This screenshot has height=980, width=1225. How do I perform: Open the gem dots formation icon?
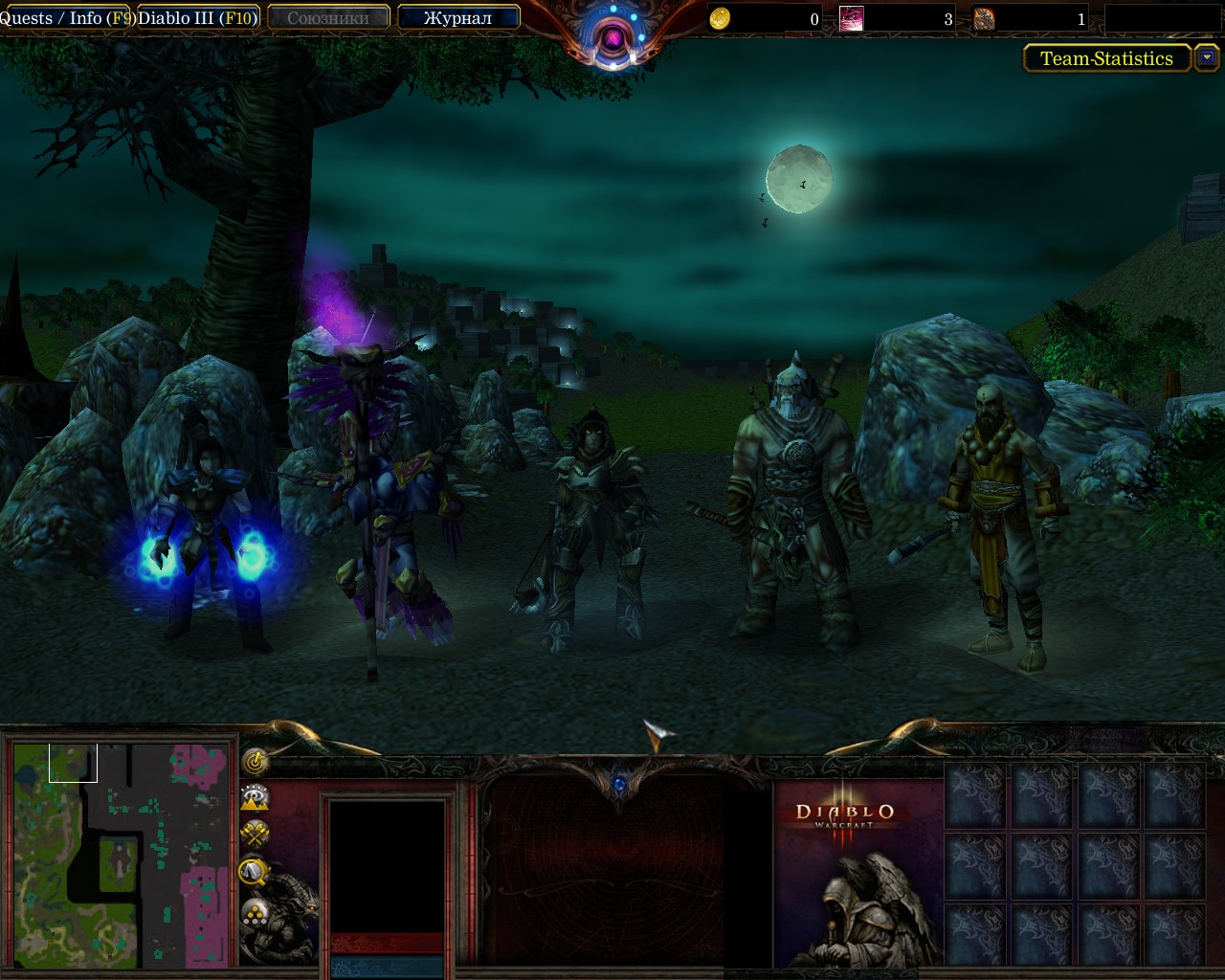pos(255,909)
